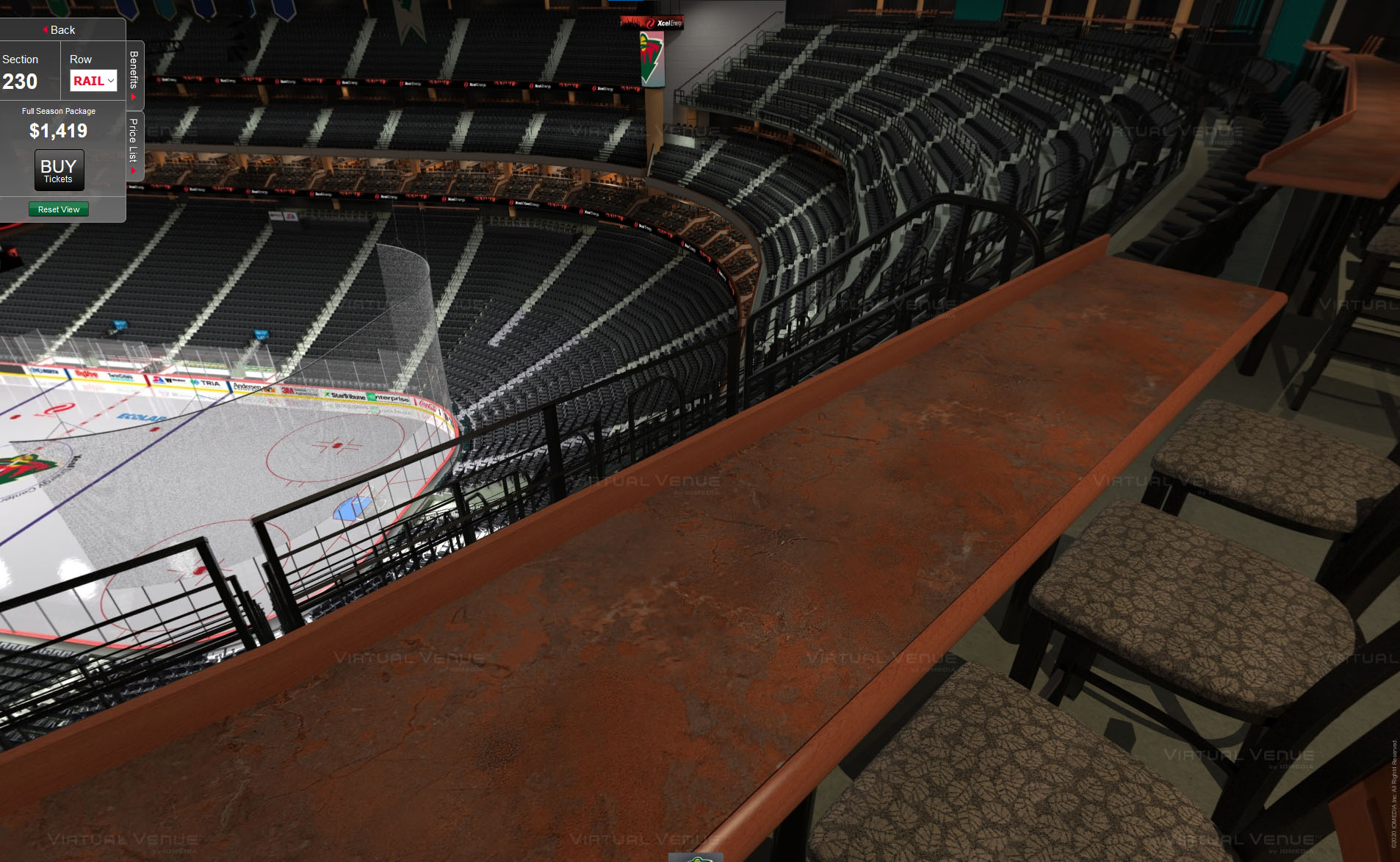Reset the seat view
The image size is (1400, 862).
click(x=59, y=209)
